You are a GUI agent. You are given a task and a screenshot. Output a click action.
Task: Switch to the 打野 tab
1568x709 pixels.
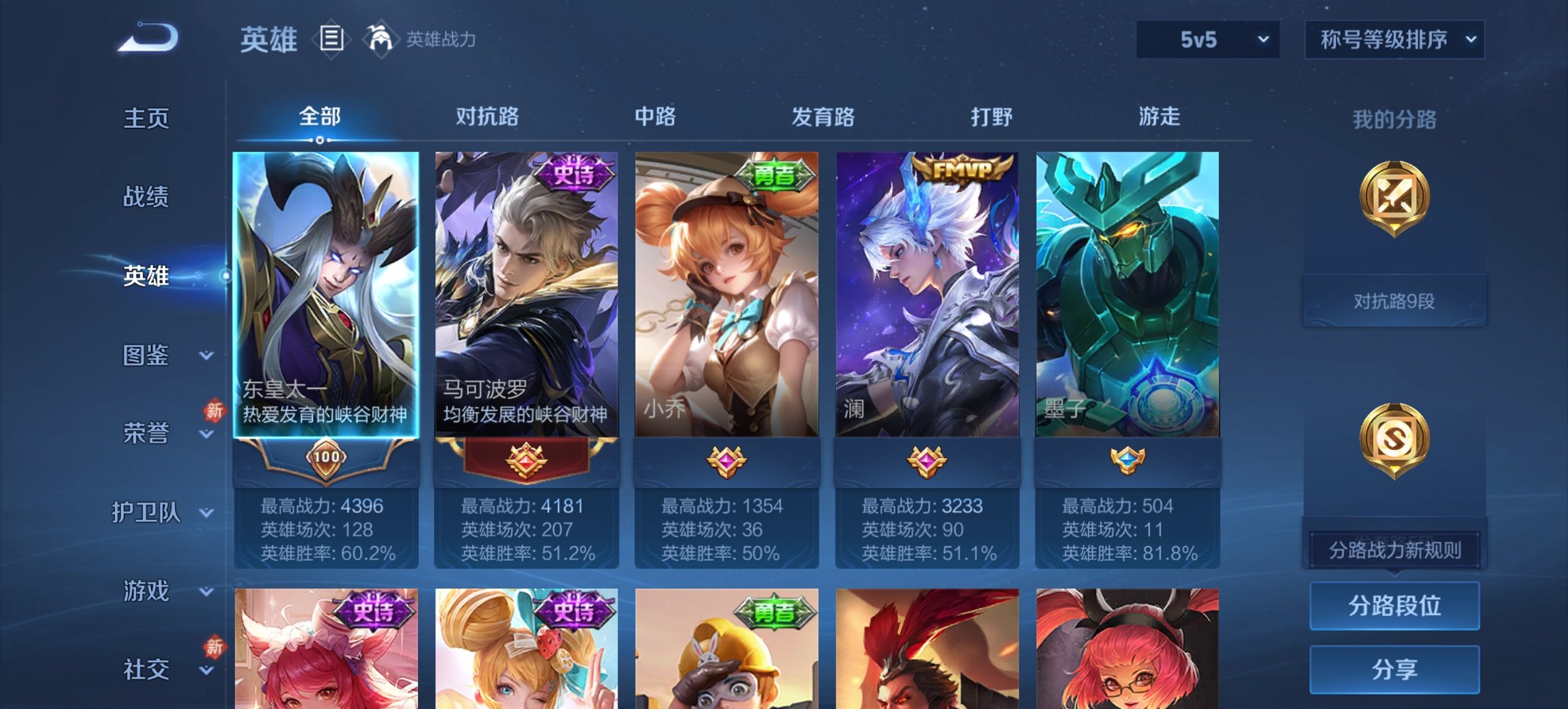pyautogui.click(x=989, y=118)
